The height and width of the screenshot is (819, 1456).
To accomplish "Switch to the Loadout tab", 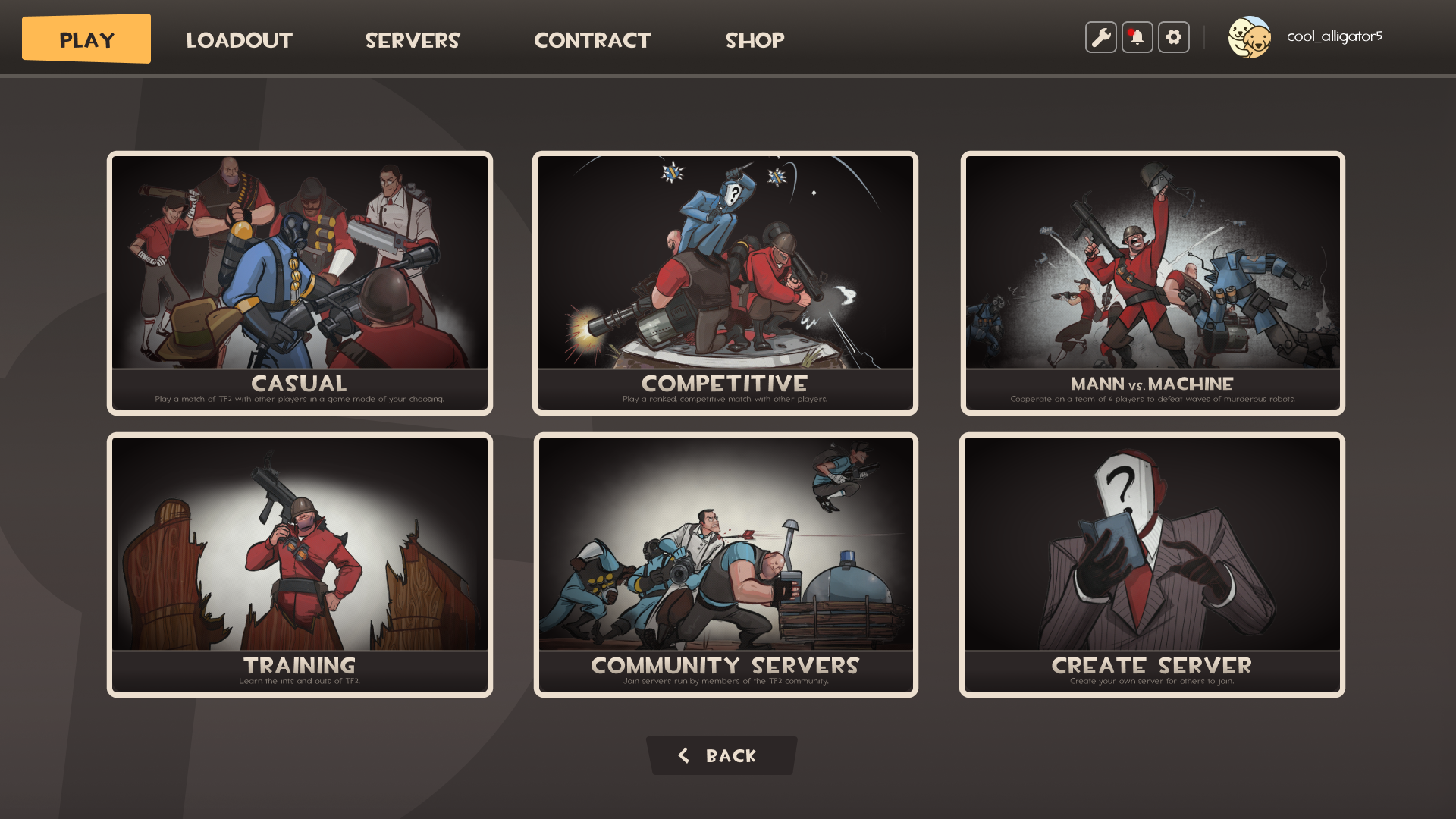I will point(239,40).
